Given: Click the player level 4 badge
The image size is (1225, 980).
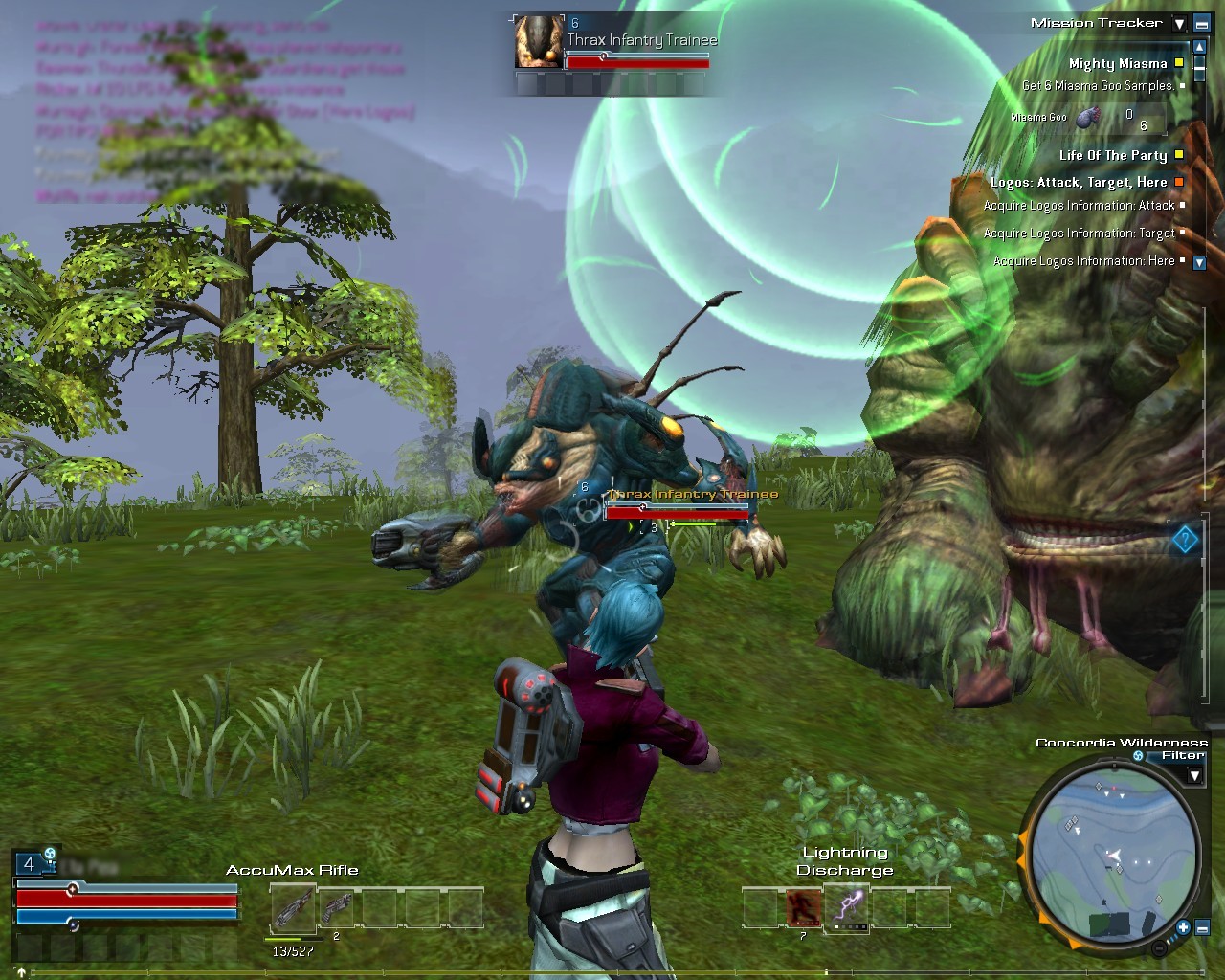Looking at the screenshot, I should point(30,864).
